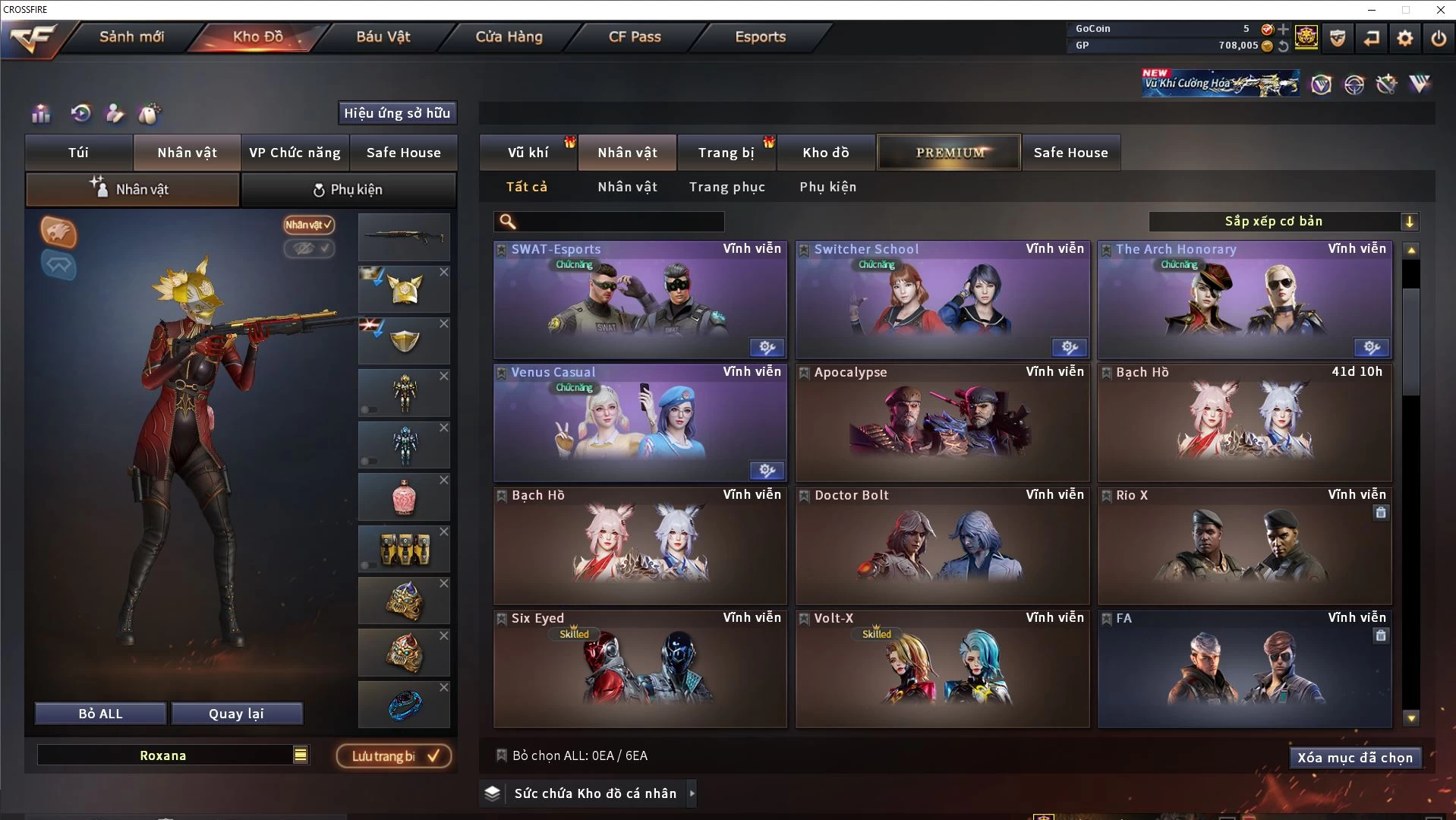Image resolution: width=1456 pixels, height=820 pixels.
Task: Save loadout with Lưu trang bị
Action: (x=394, y=756)
